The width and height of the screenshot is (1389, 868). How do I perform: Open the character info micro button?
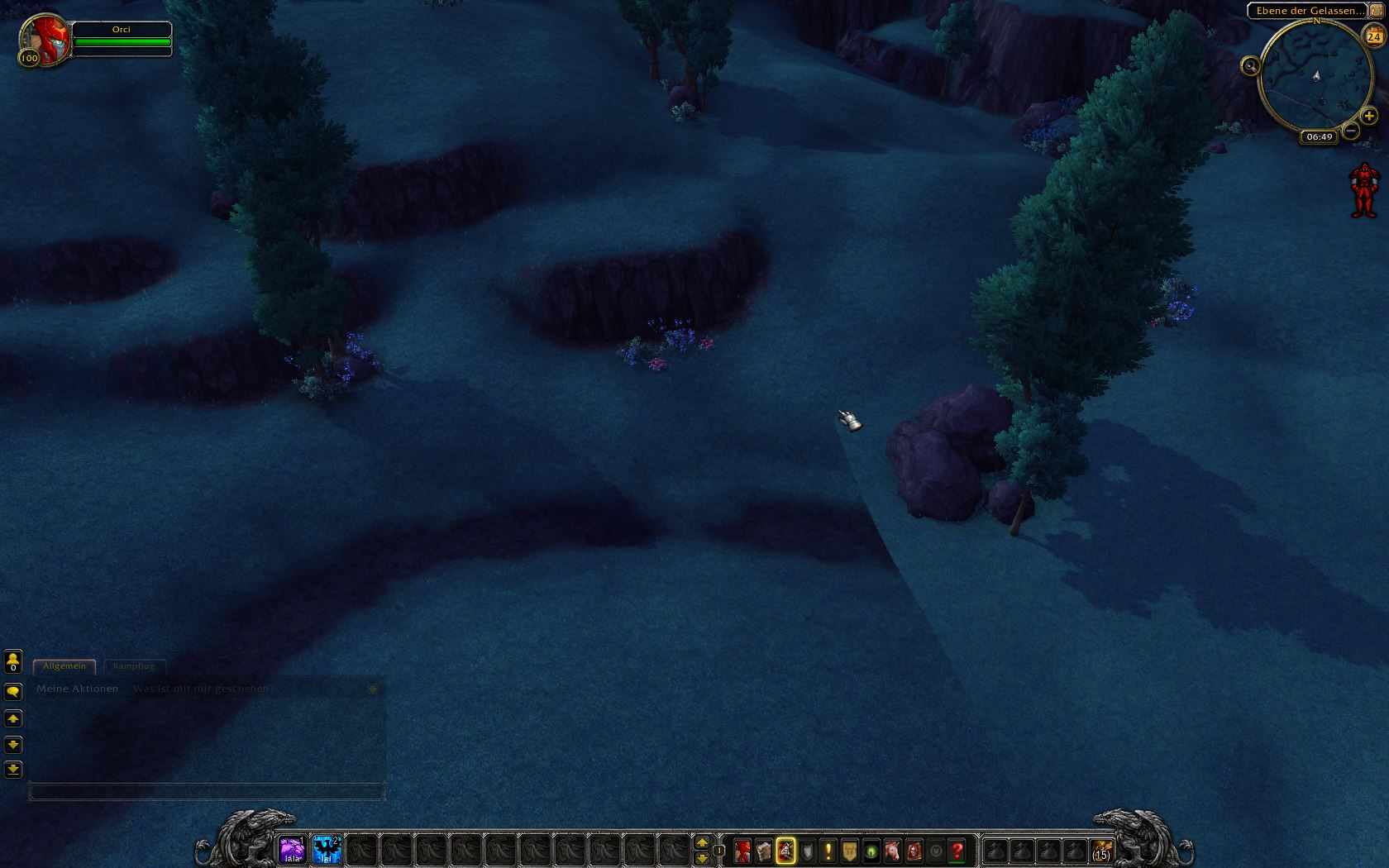[x=742, y=850]
